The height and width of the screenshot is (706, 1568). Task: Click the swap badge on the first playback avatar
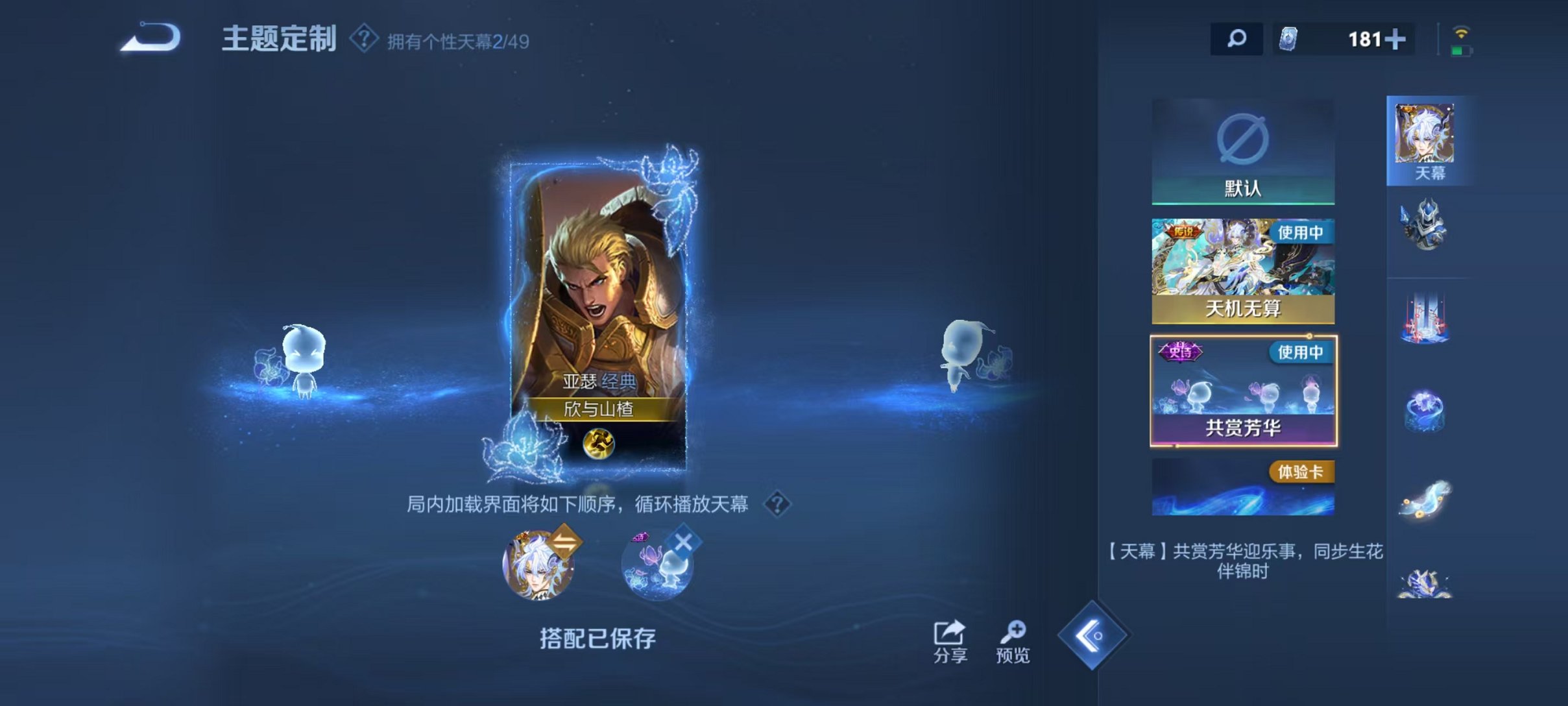[x=566, y=544]
